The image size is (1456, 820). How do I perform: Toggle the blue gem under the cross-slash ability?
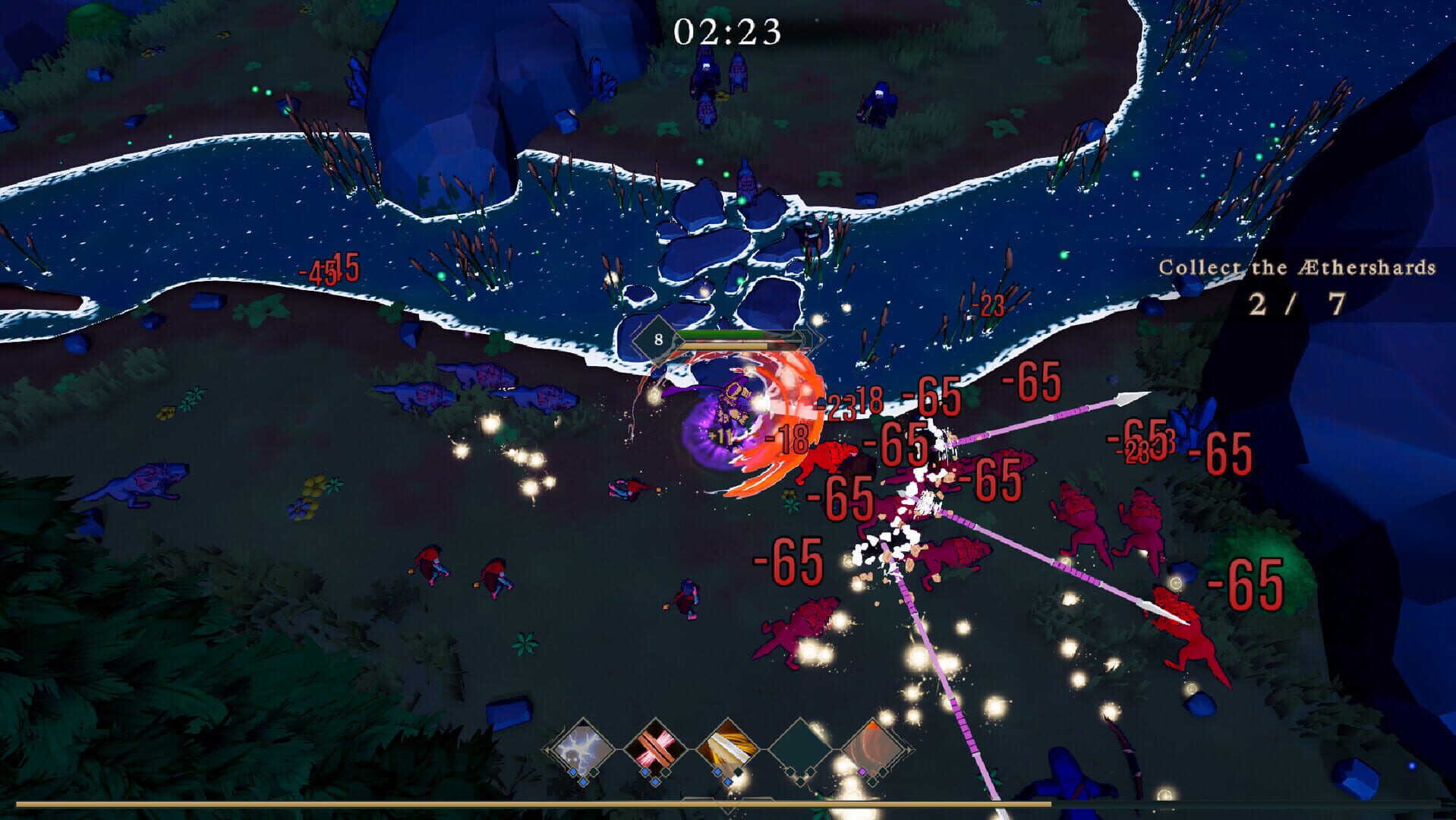(644, 771)
